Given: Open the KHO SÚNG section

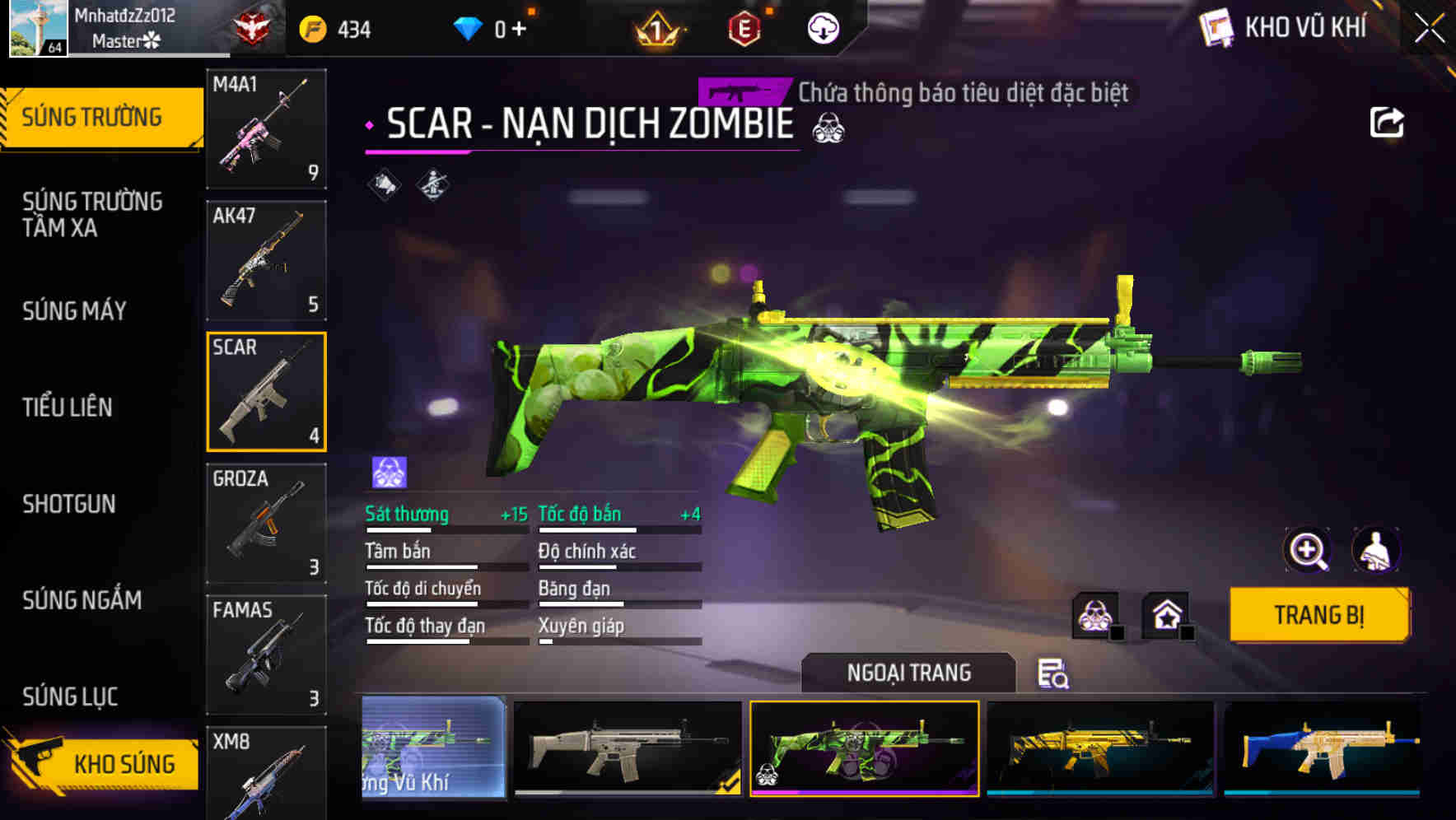Looking at the screenshot, I should point(122,762).
